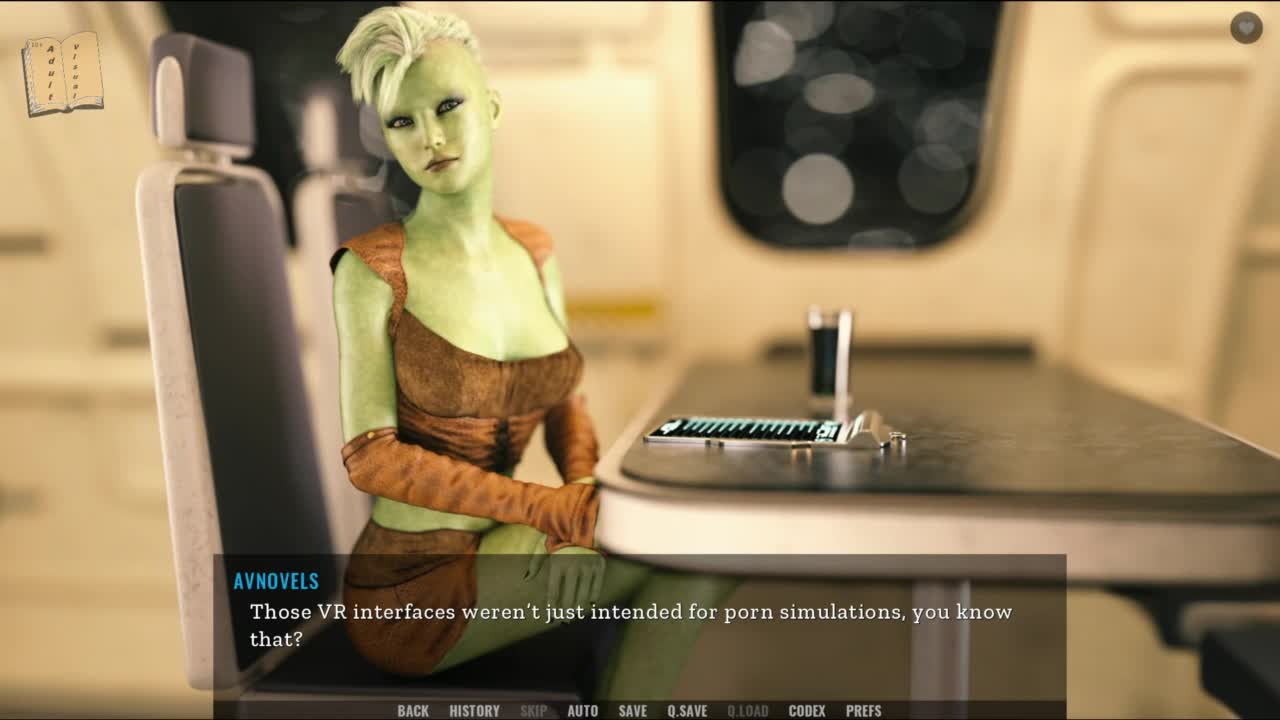The image size is (1280, 720).
Task: Quick save with Q.Save
Action: point(687,711)
